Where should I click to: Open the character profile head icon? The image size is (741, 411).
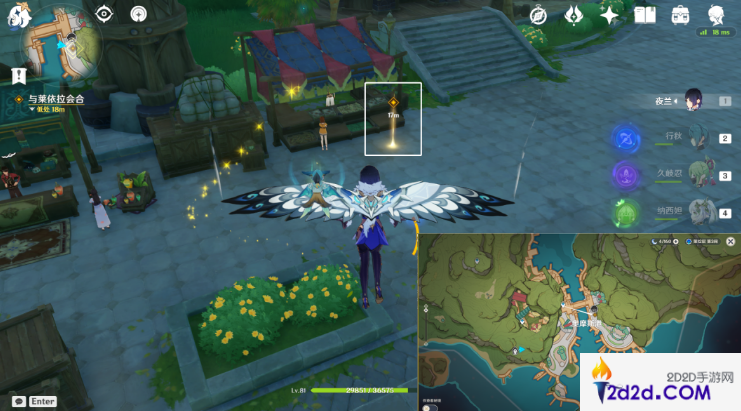716,15
